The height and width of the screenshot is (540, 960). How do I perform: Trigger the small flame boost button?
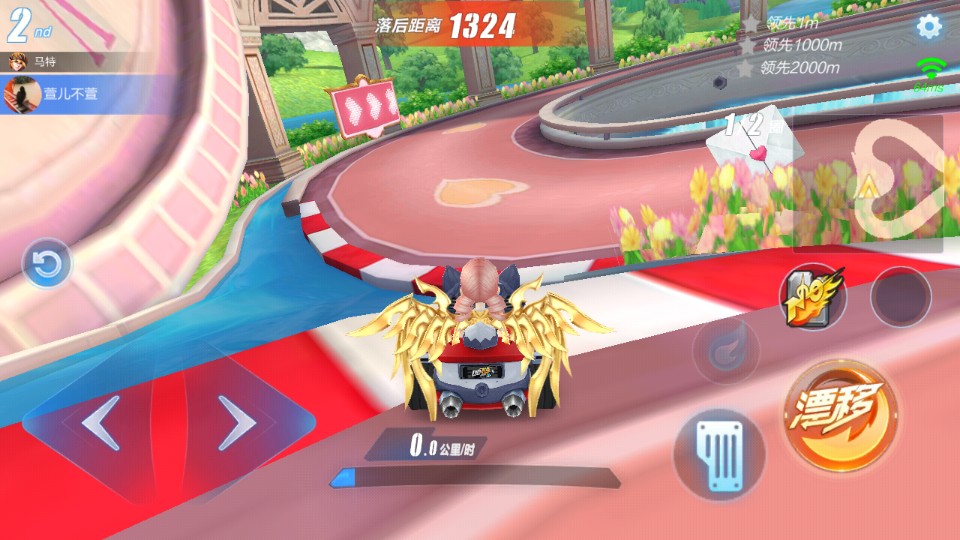click(726, 351)
